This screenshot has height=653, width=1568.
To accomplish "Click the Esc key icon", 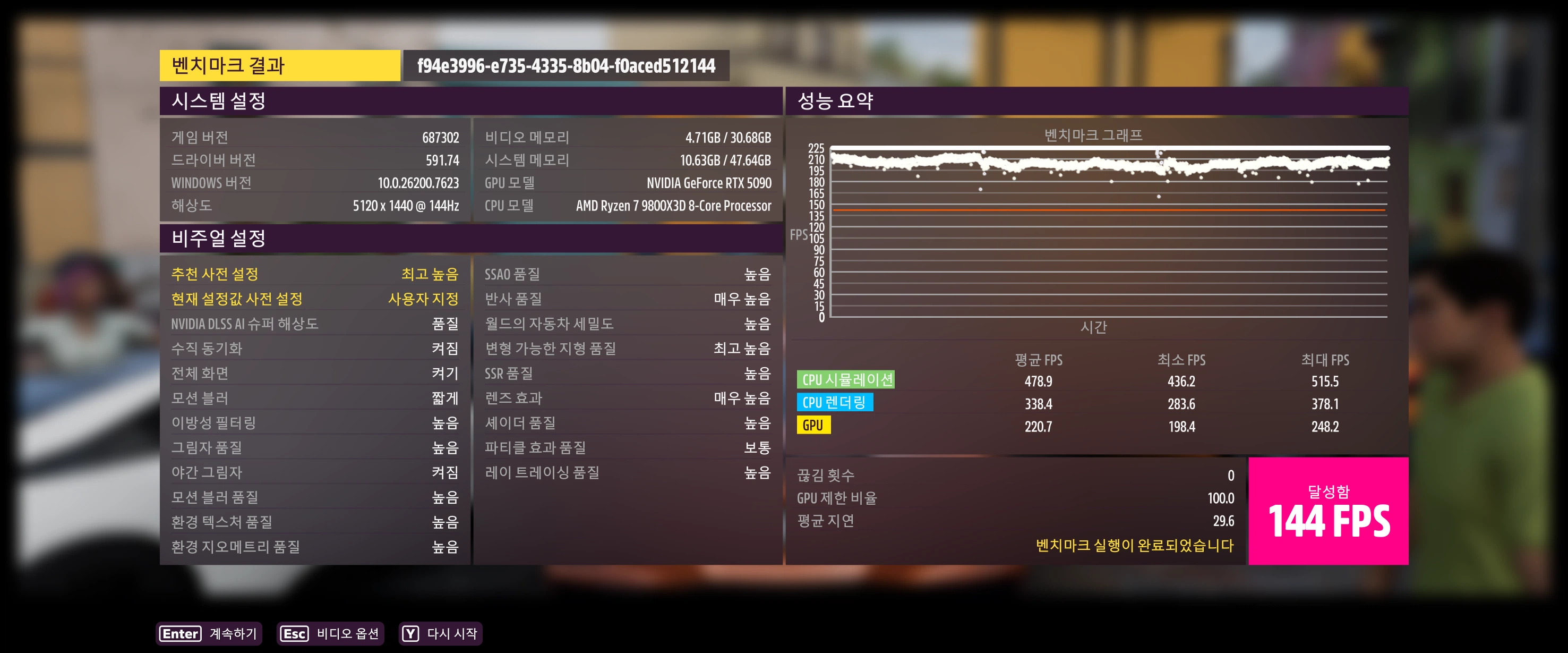I will (x=294, y=634).
